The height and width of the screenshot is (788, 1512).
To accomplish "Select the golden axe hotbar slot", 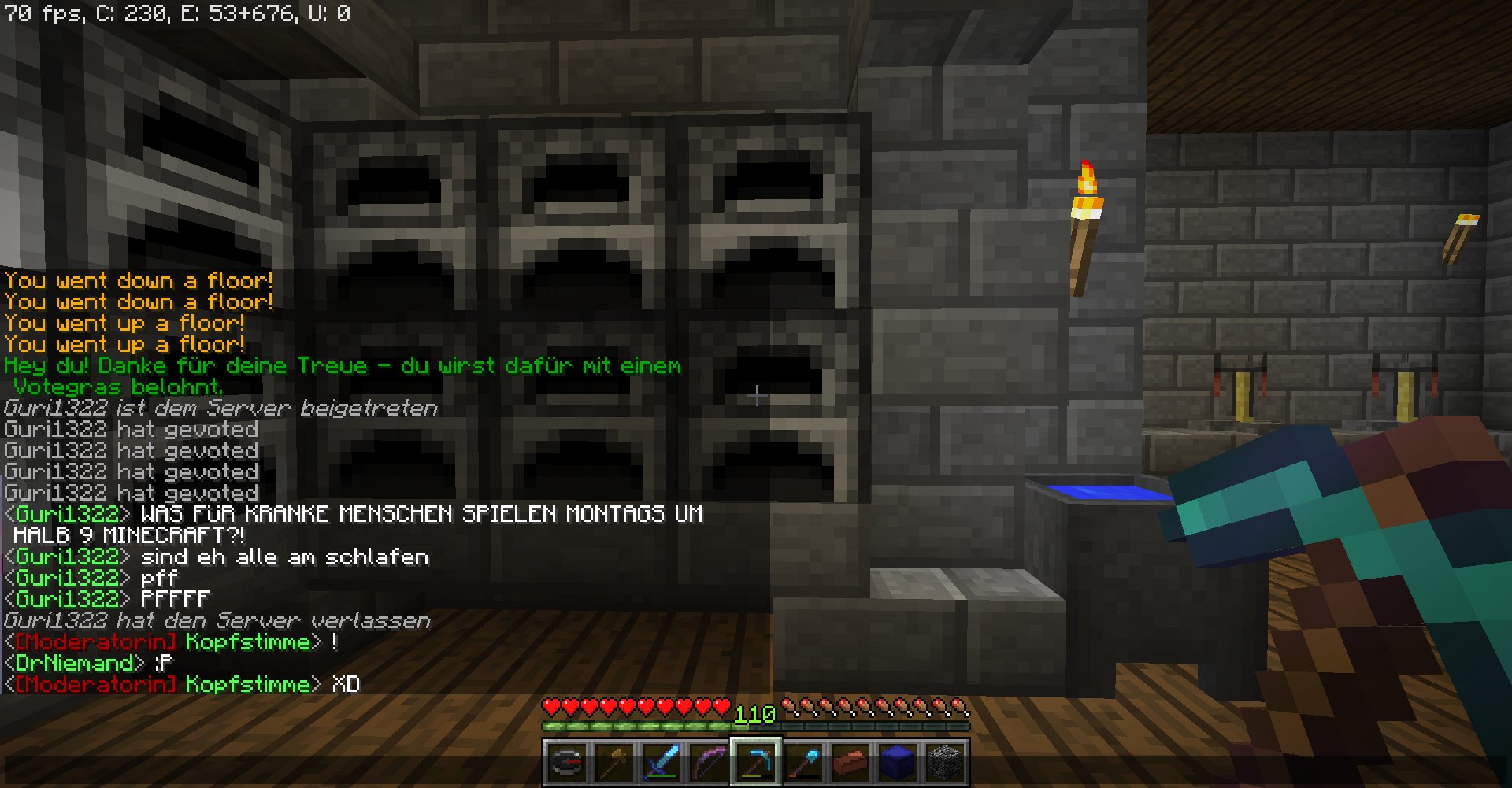I will 614,762.
